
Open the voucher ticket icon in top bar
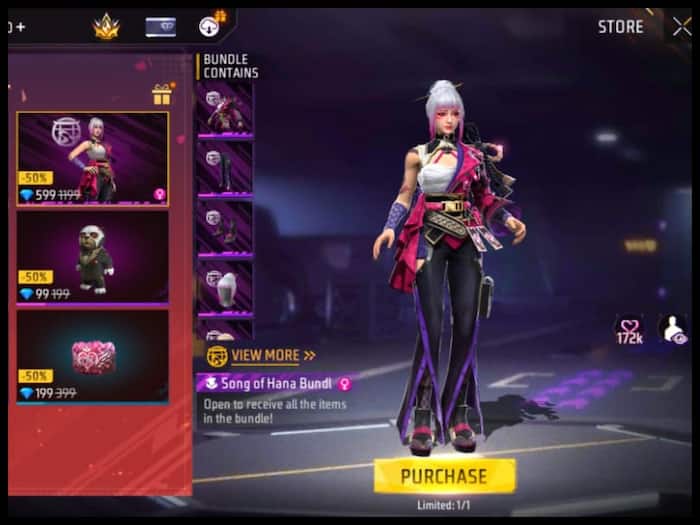(x=160, y=27)
